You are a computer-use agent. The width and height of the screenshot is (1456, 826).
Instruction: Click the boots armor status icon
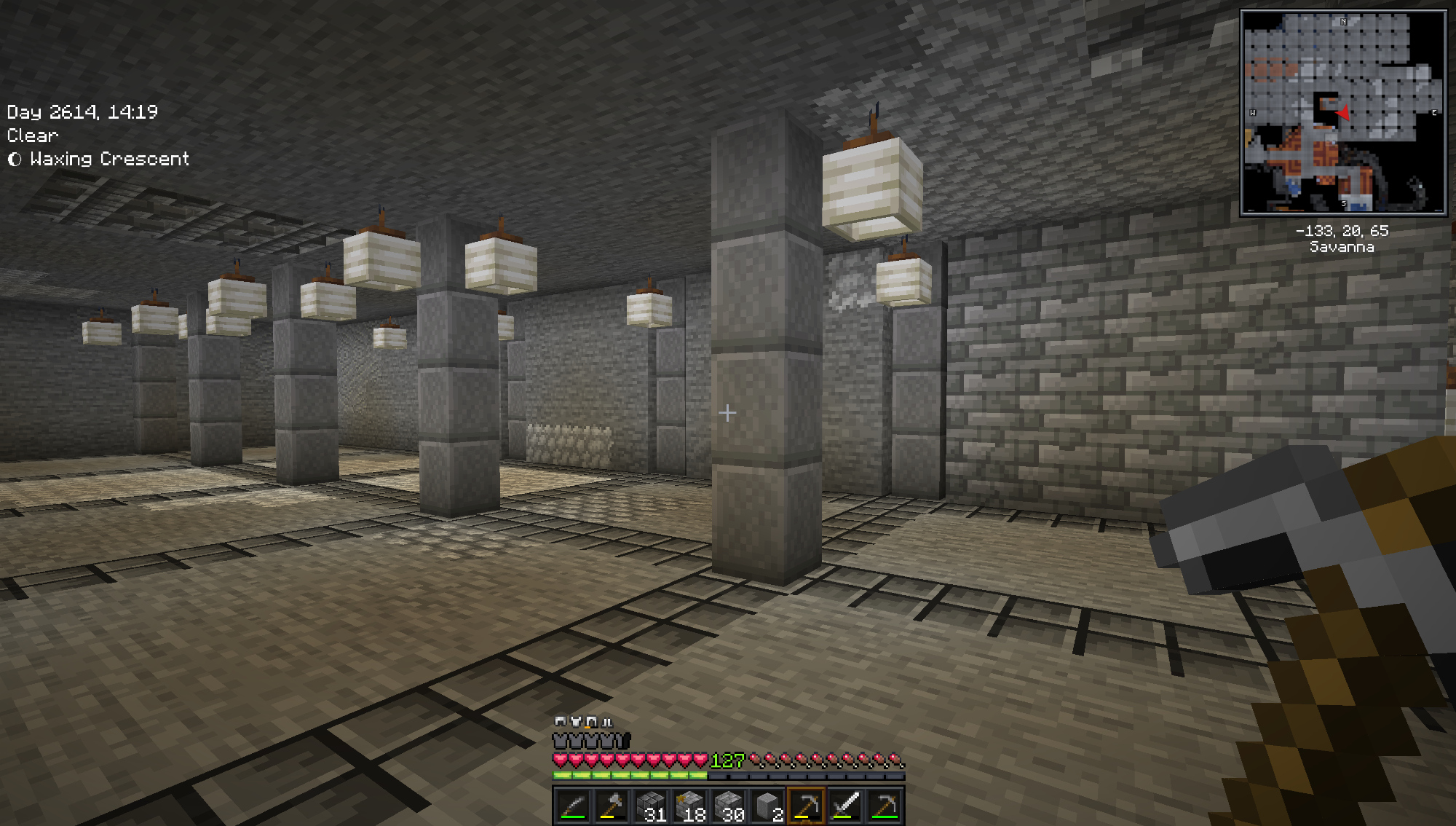tap(607, 721)
